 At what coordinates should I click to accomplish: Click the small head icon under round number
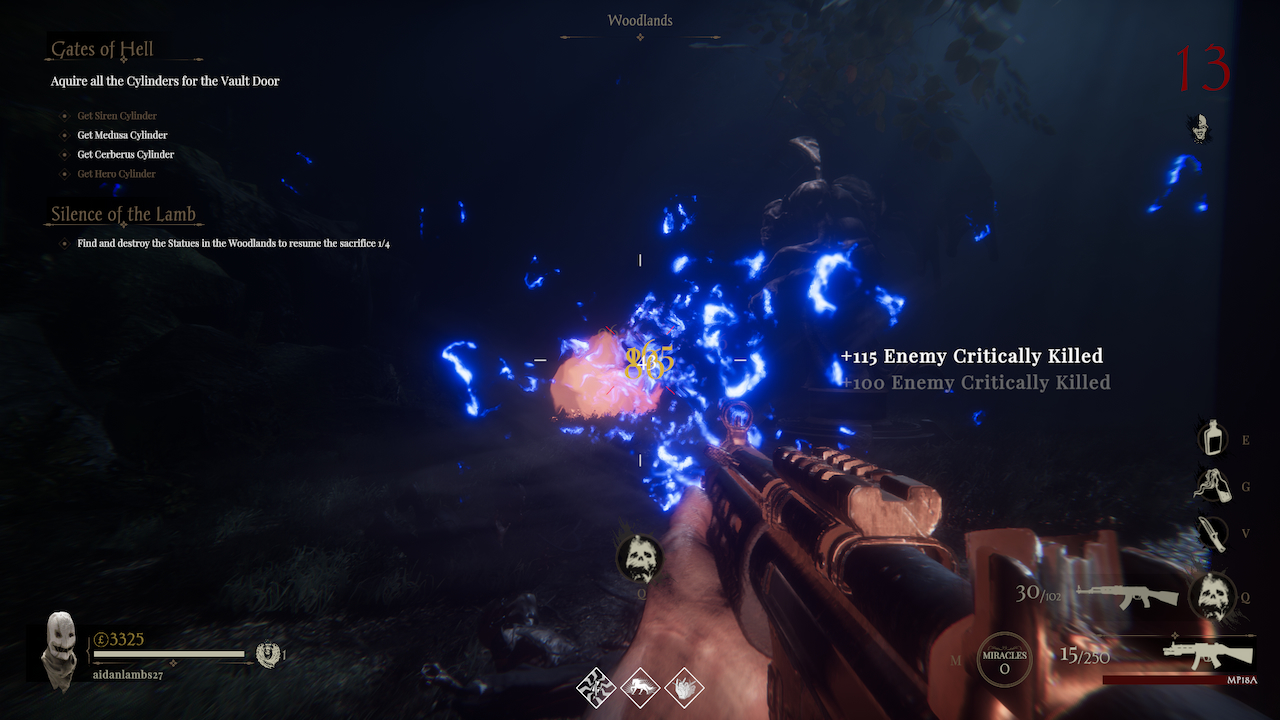(1200, 128)
